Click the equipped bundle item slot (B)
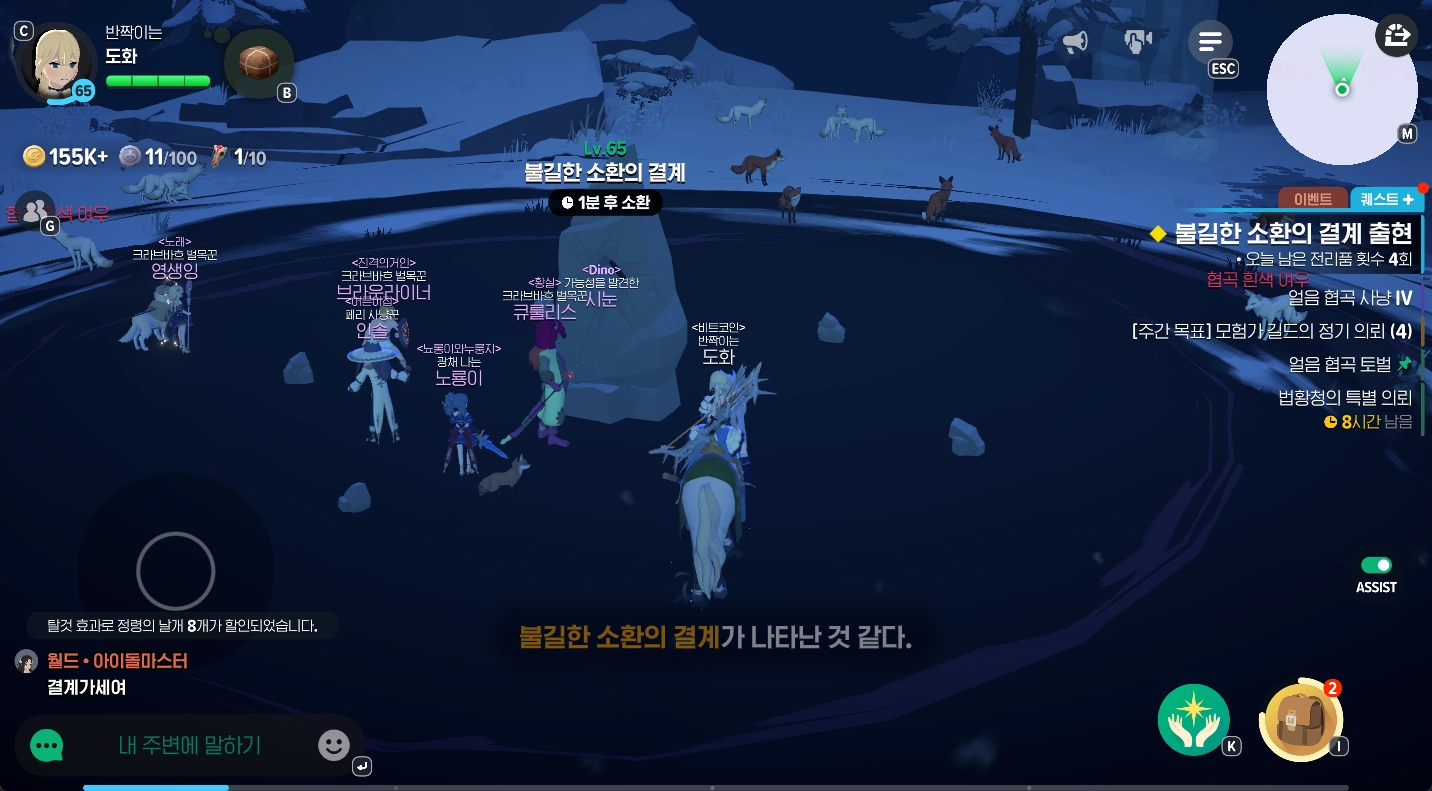1432x791 pixels. [x=258, y=62]
